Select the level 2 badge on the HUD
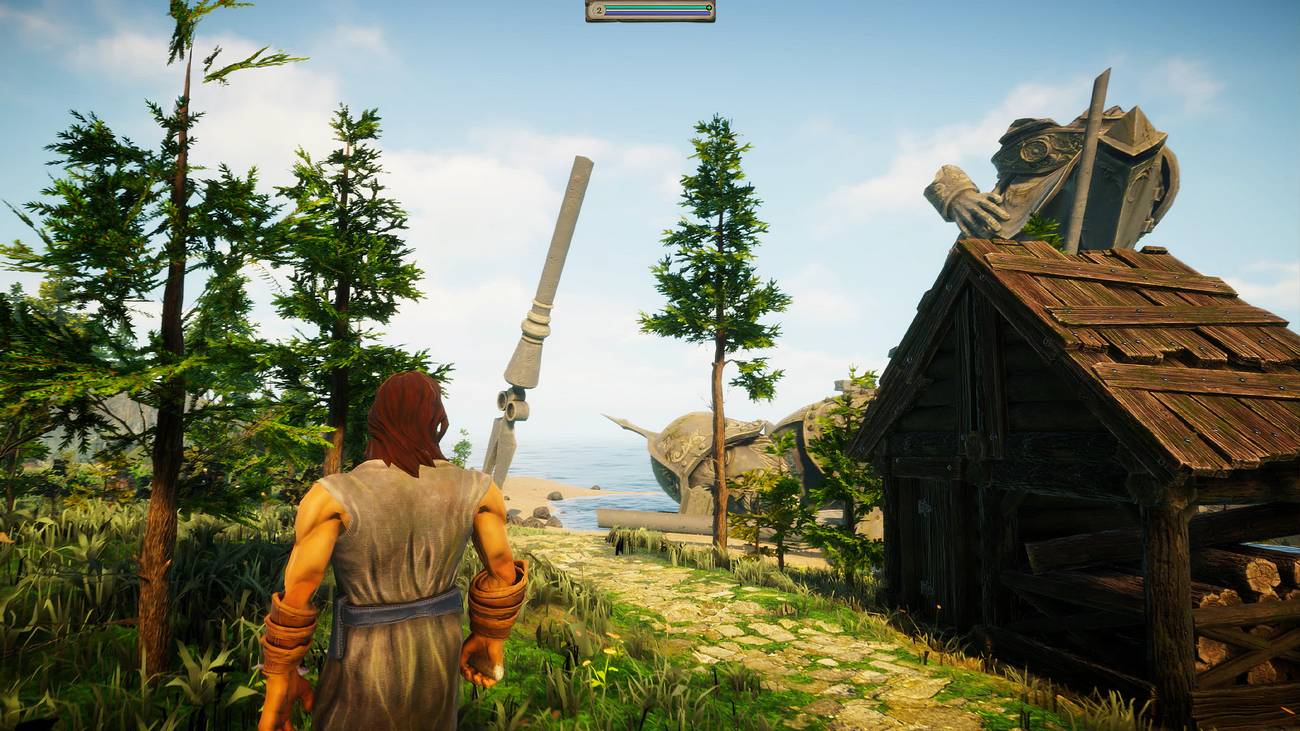This screenshot has width=1300, height=731. point(597,8)
